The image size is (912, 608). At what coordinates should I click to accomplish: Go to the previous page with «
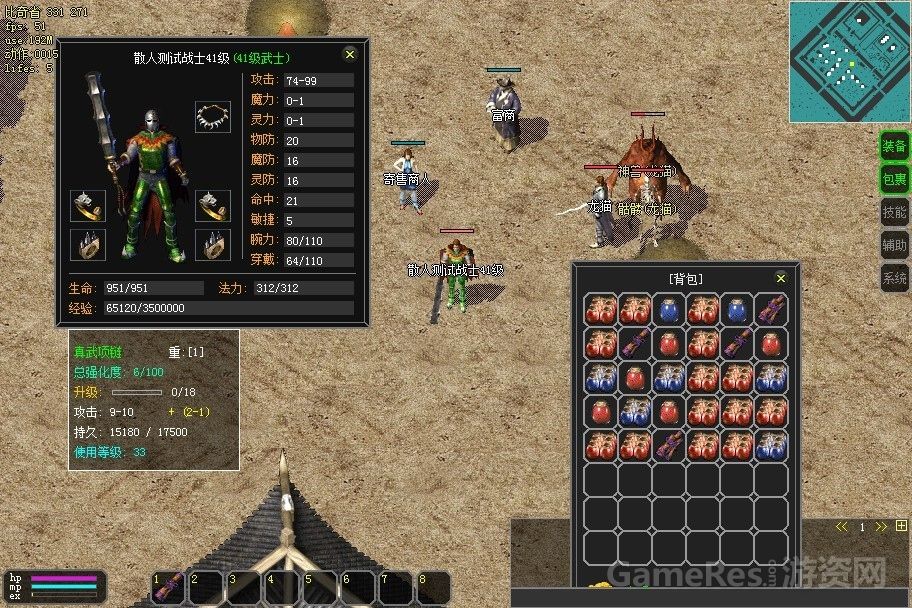click(842, 526)
